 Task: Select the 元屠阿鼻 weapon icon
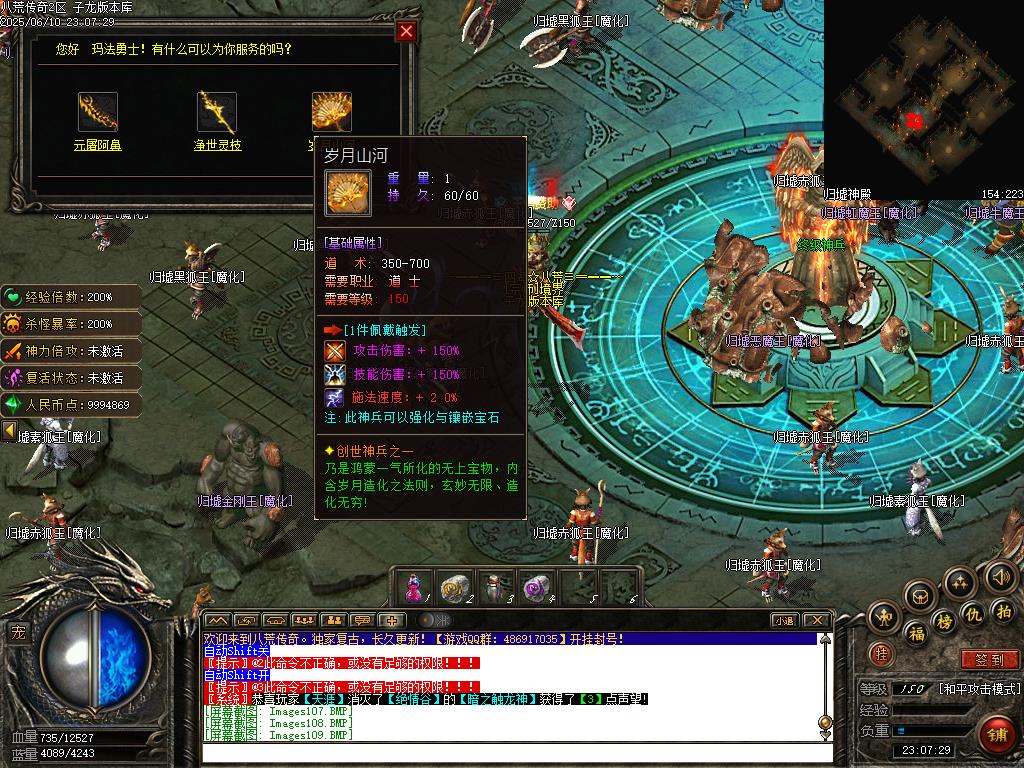tap(98, 112)
